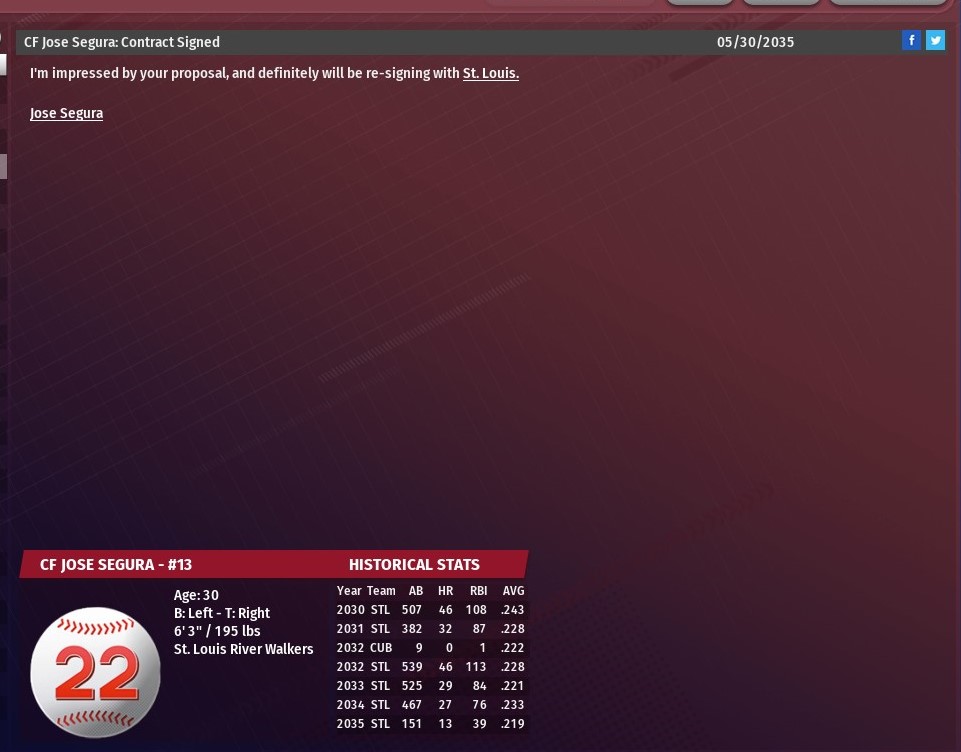Share the message on Facebook
The width and height of the screenshot is (961, 752).
(911, 41)
